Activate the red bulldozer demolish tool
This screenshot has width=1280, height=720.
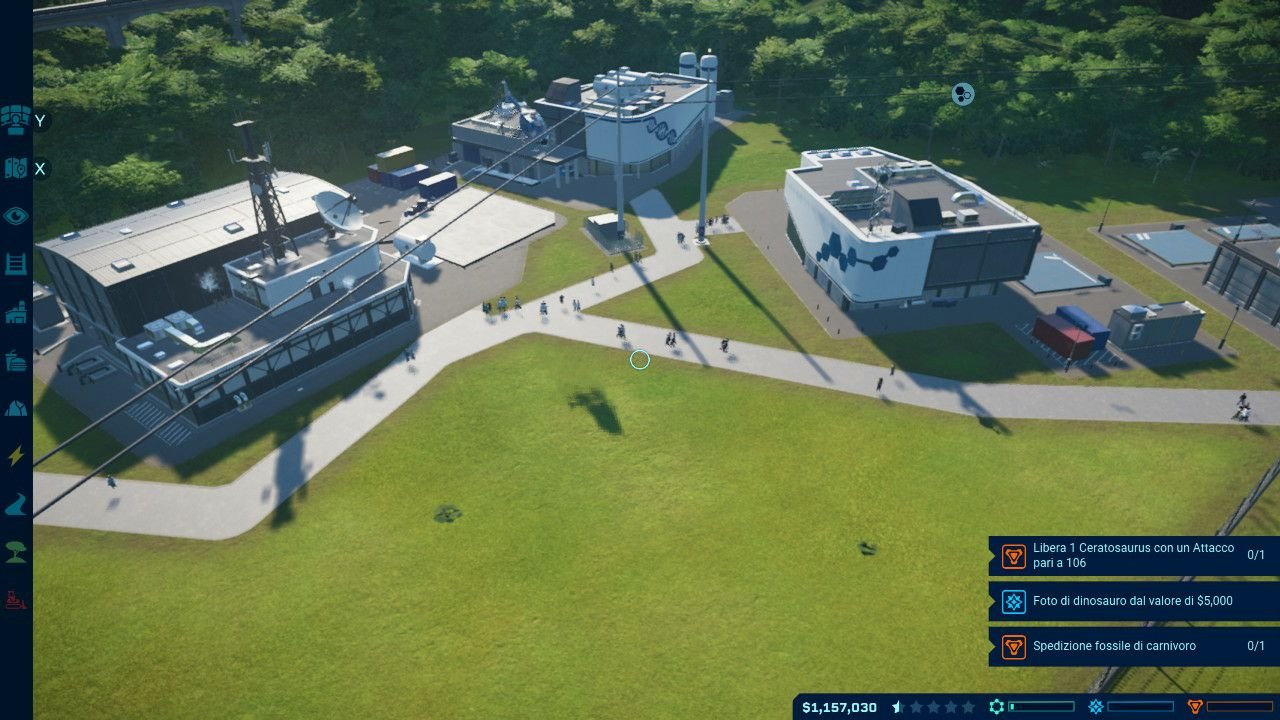tap(15, 600)
